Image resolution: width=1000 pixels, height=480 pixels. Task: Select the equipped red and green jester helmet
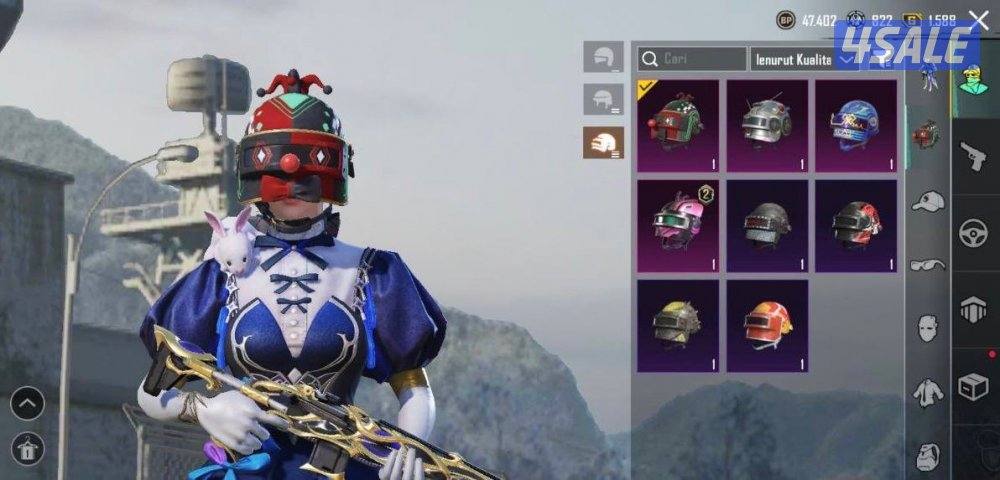678,125
